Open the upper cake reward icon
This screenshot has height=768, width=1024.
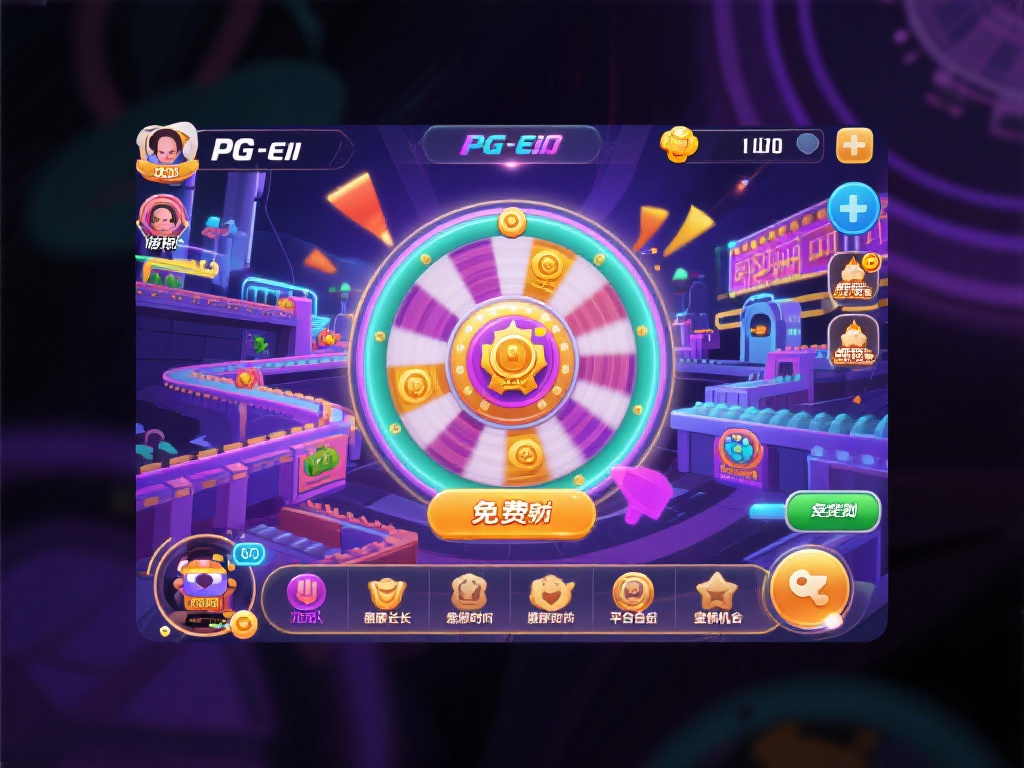[853, 278]
